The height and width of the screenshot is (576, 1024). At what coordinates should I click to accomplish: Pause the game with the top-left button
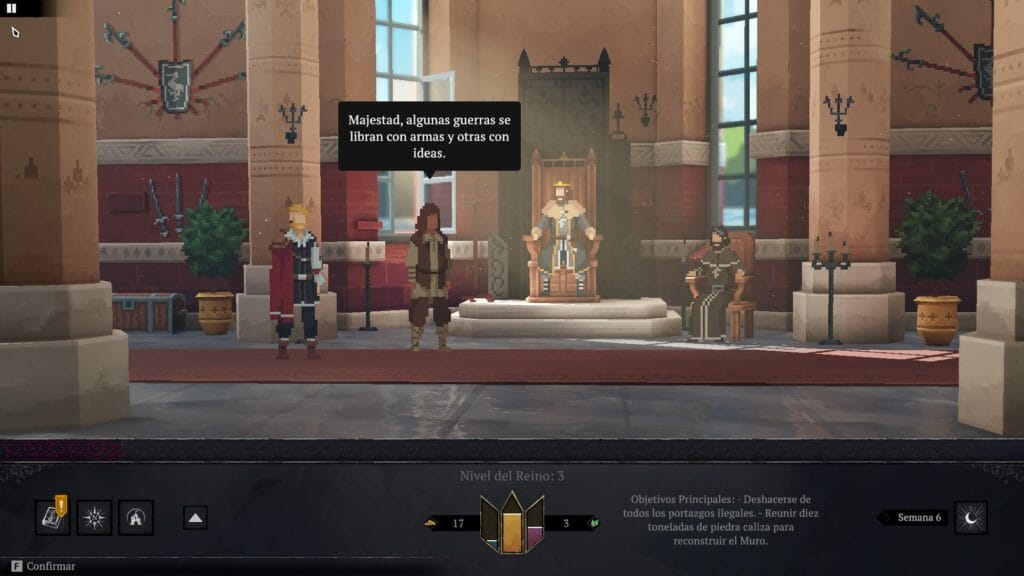click(x=12, y=8)
